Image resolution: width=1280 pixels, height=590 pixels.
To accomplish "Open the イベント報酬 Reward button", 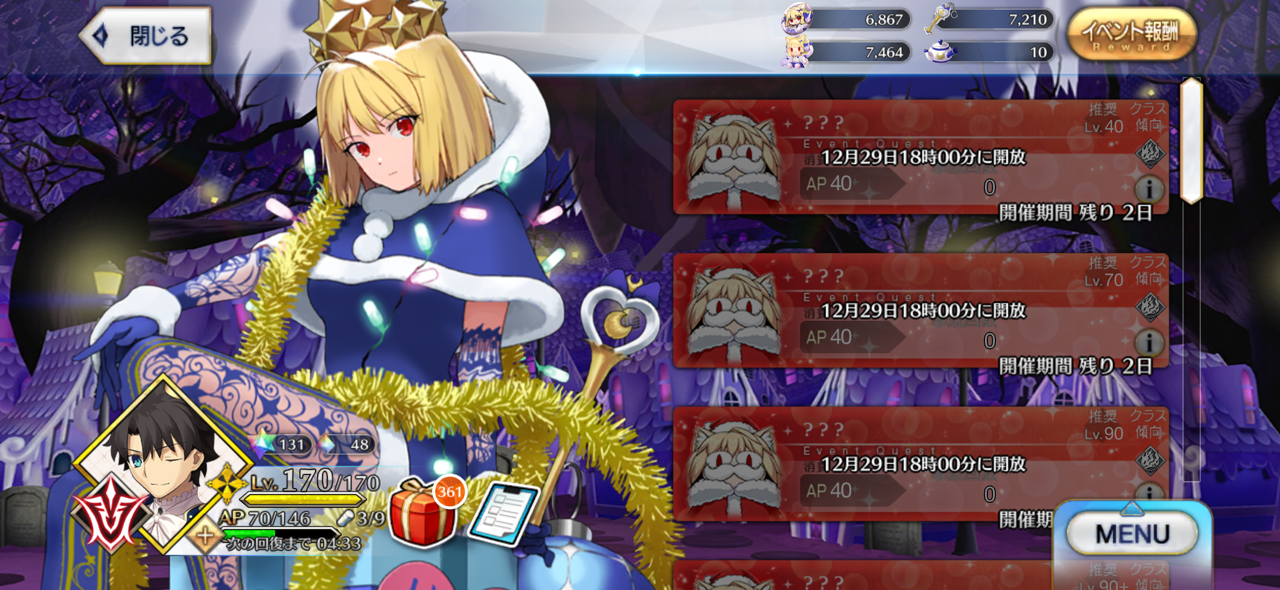I will 1131,36.
